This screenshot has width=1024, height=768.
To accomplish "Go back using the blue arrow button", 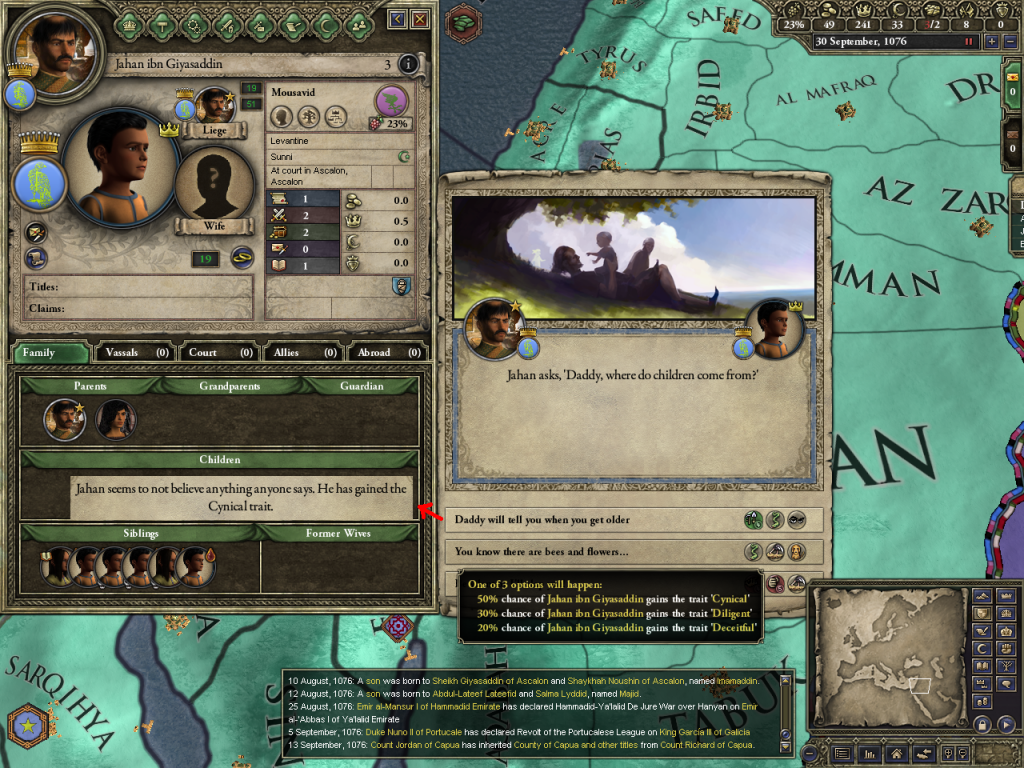I will pyautogui.click(x=398, y=19).
